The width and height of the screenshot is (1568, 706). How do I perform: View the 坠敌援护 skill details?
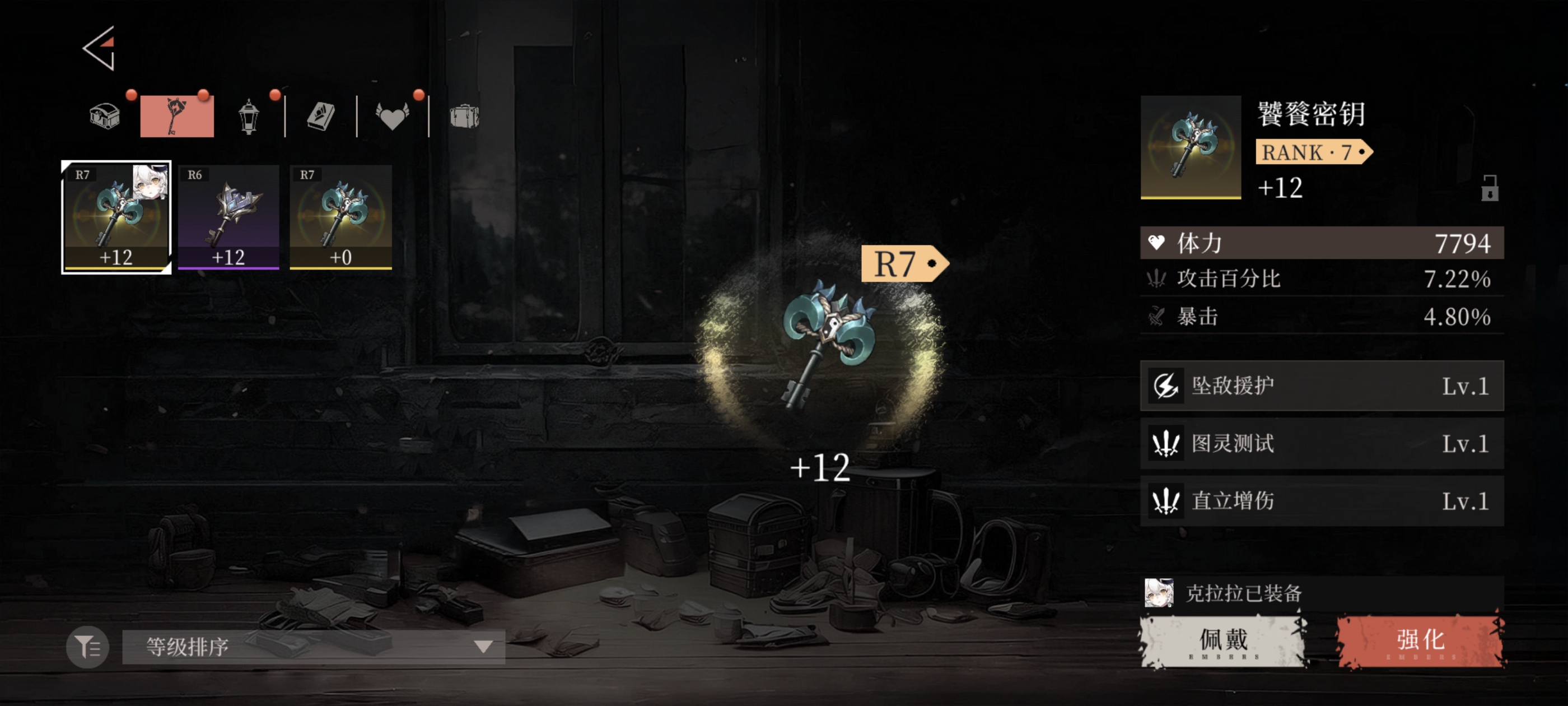pyautogui.click(x=1322, y=386)
